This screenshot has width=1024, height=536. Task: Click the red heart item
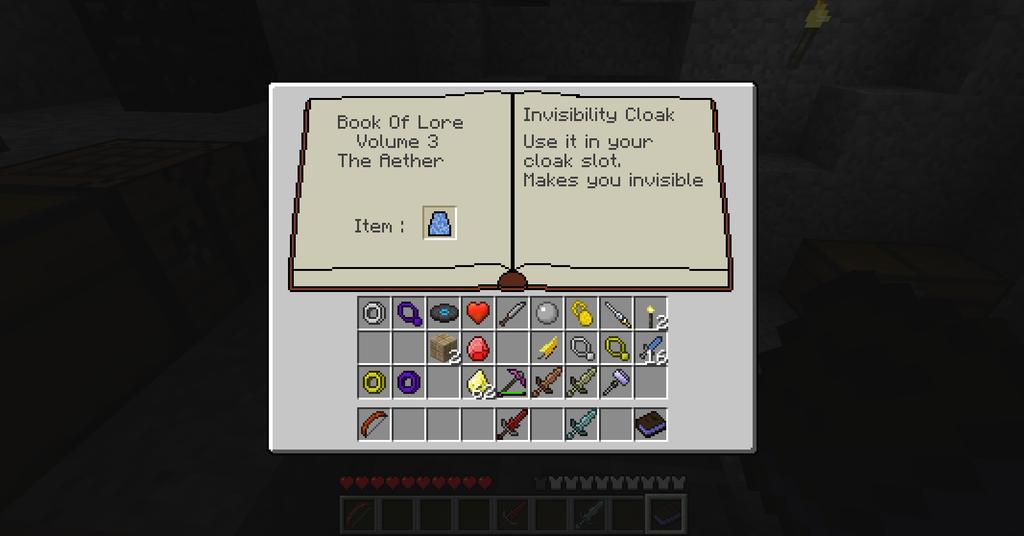pyautogui.click(x=477, y=313)
